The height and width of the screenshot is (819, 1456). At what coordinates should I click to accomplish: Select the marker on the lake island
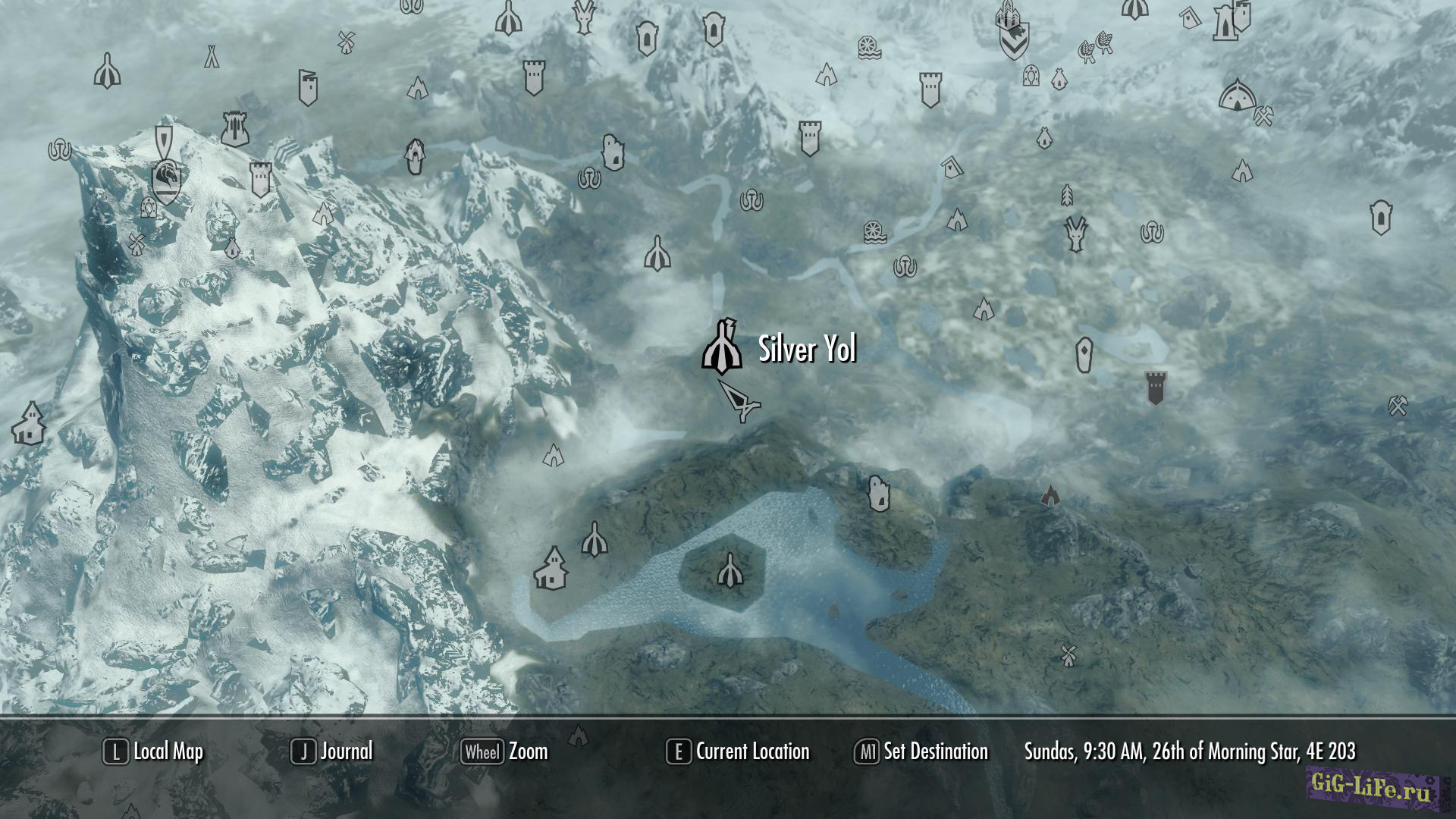click(x=730, y=571)
